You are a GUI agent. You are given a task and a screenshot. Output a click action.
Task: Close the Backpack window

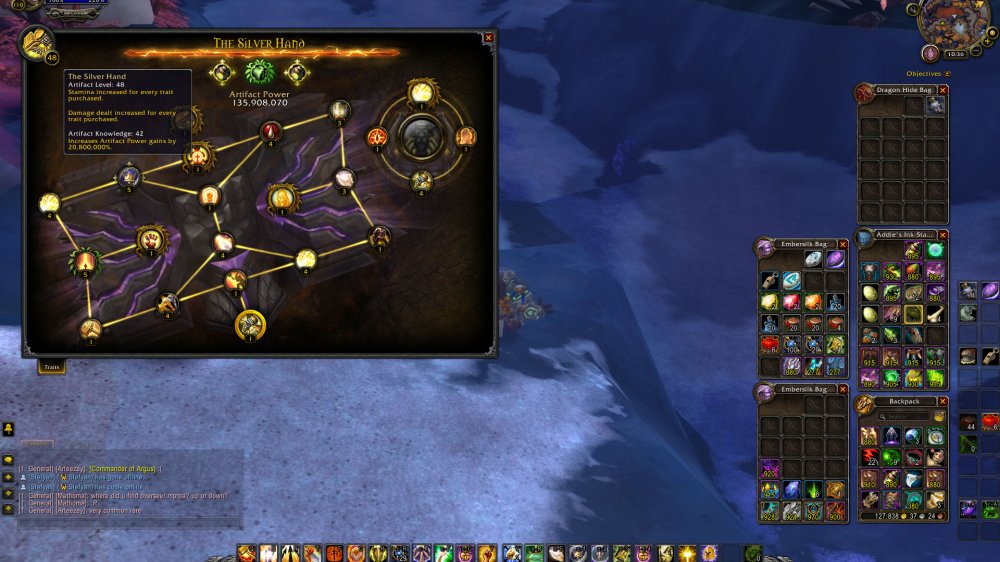tap(942, 401)
